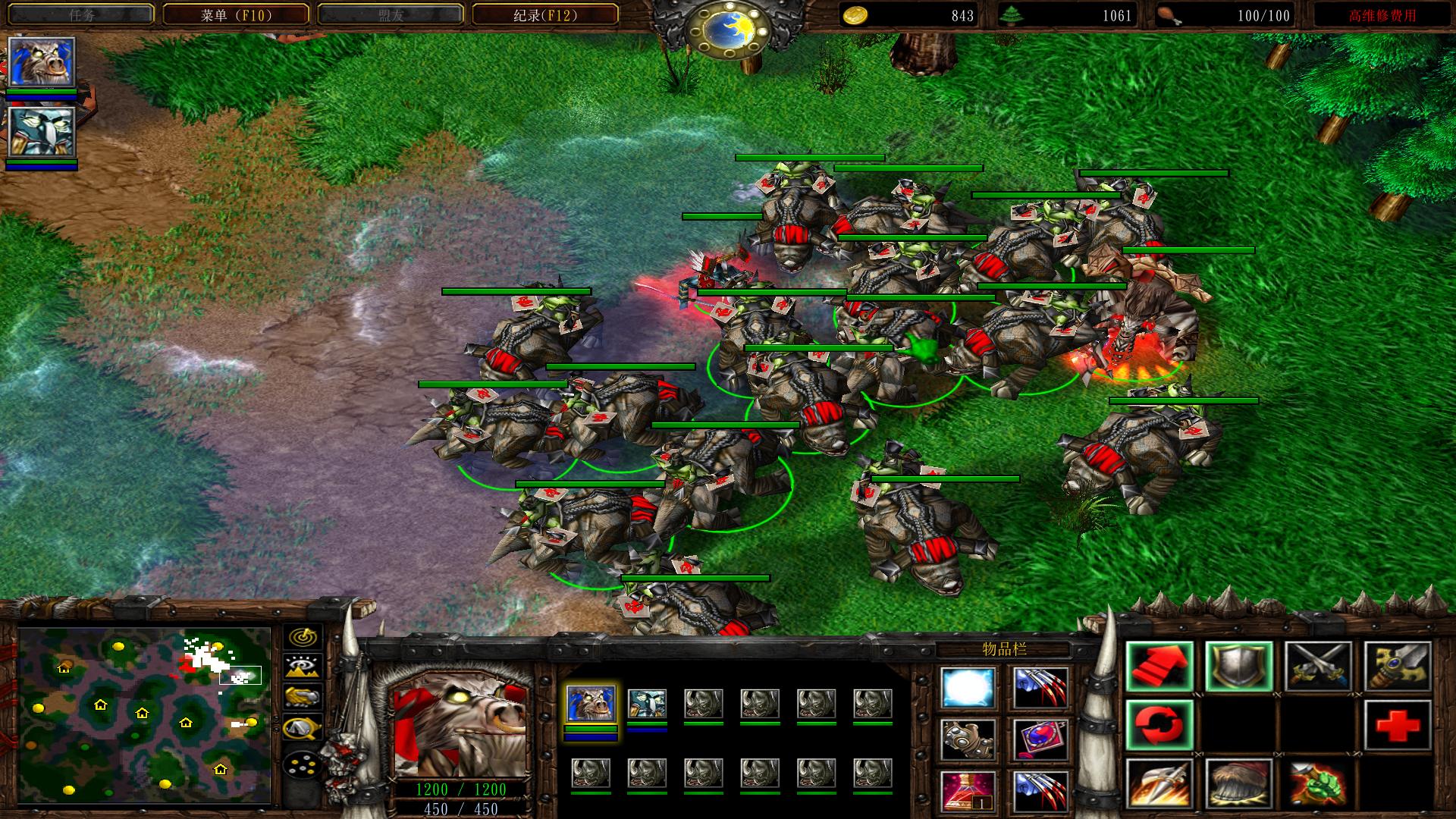Open the 菜单 (F10) game menu
The image size is (1456, 819).
coord(236,15)
